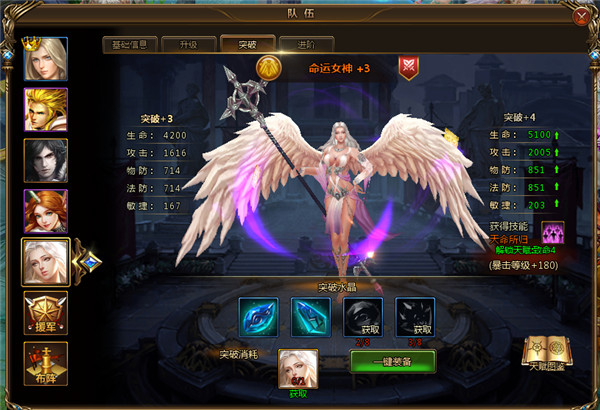Select the red-haired female hero portrait
Viewport: 600px width, 410px height.
46,212
